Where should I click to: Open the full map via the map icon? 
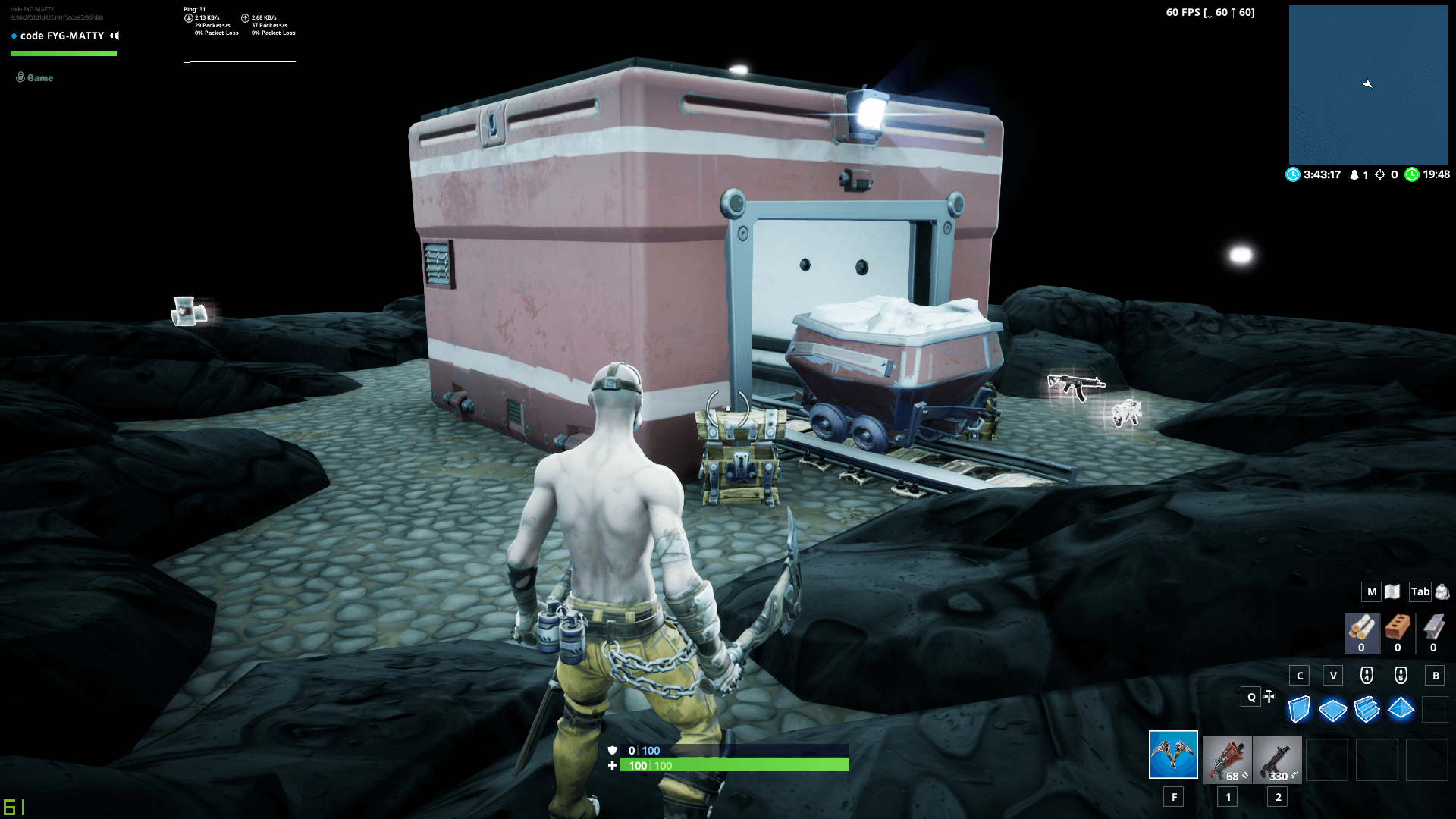[1392, 591]
